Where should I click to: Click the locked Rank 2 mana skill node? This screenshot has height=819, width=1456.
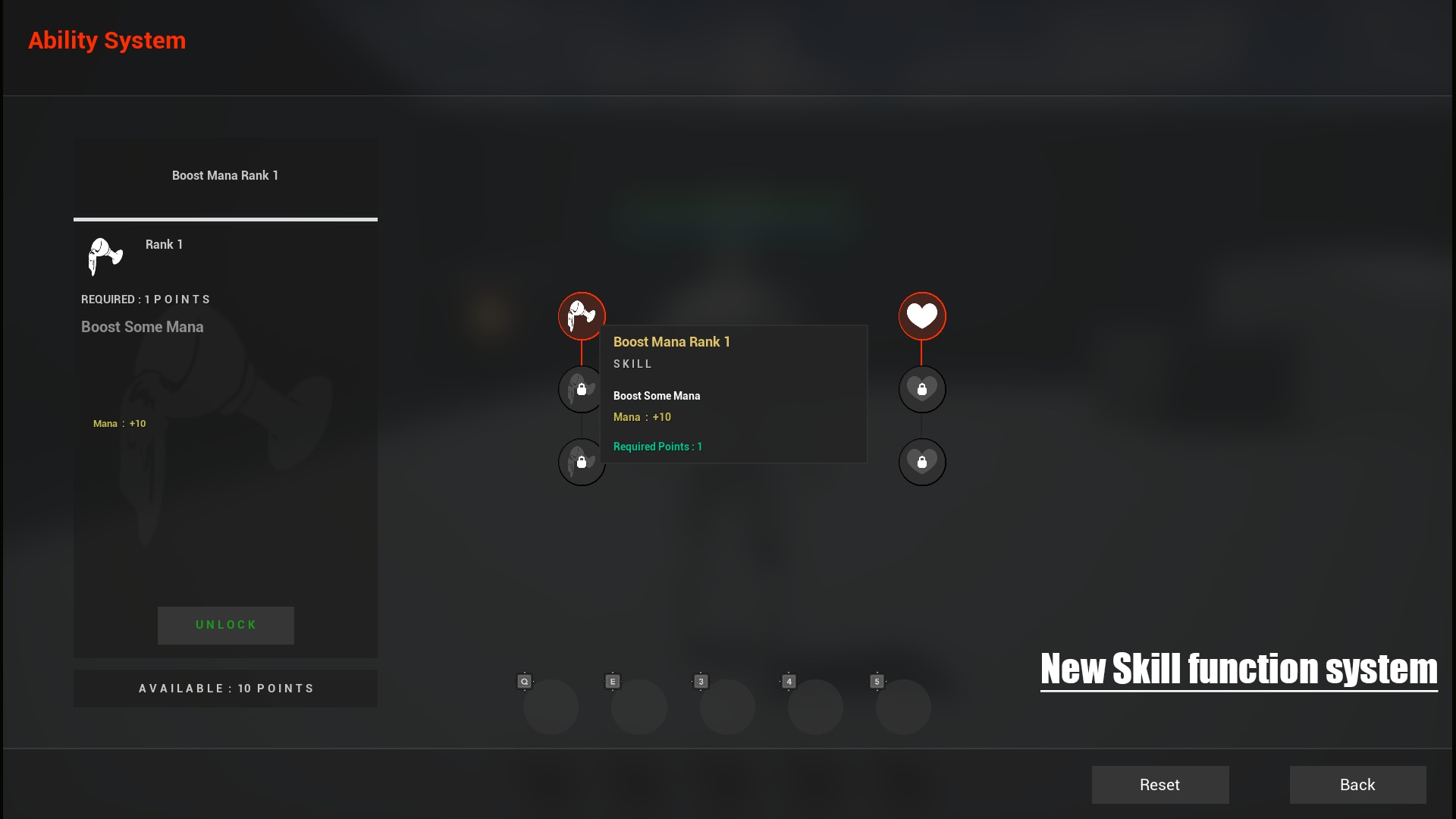pos(581,389)
